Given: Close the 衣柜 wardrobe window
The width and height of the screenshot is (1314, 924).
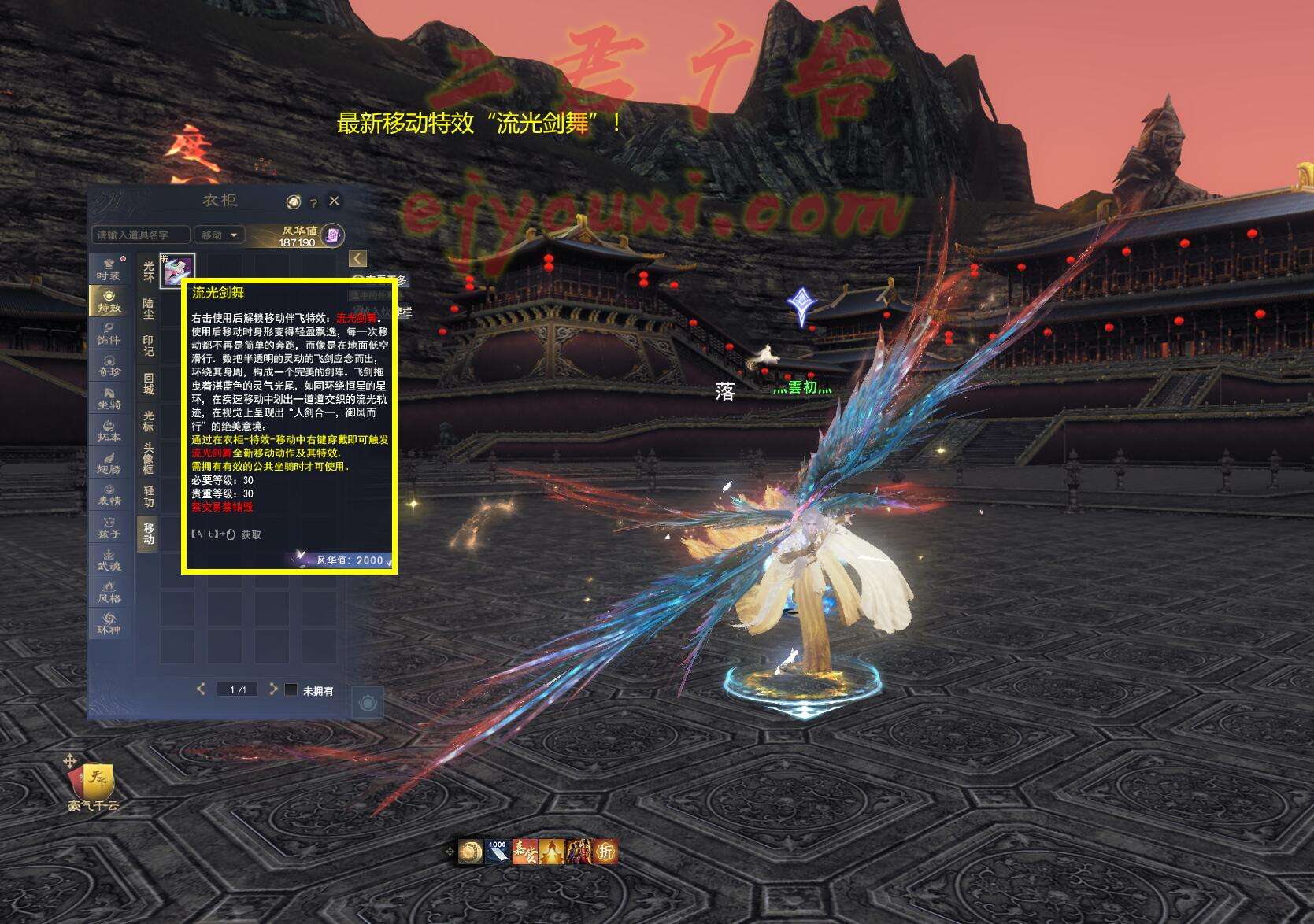Looking at the screenshot, I should (x=335, y=201).
